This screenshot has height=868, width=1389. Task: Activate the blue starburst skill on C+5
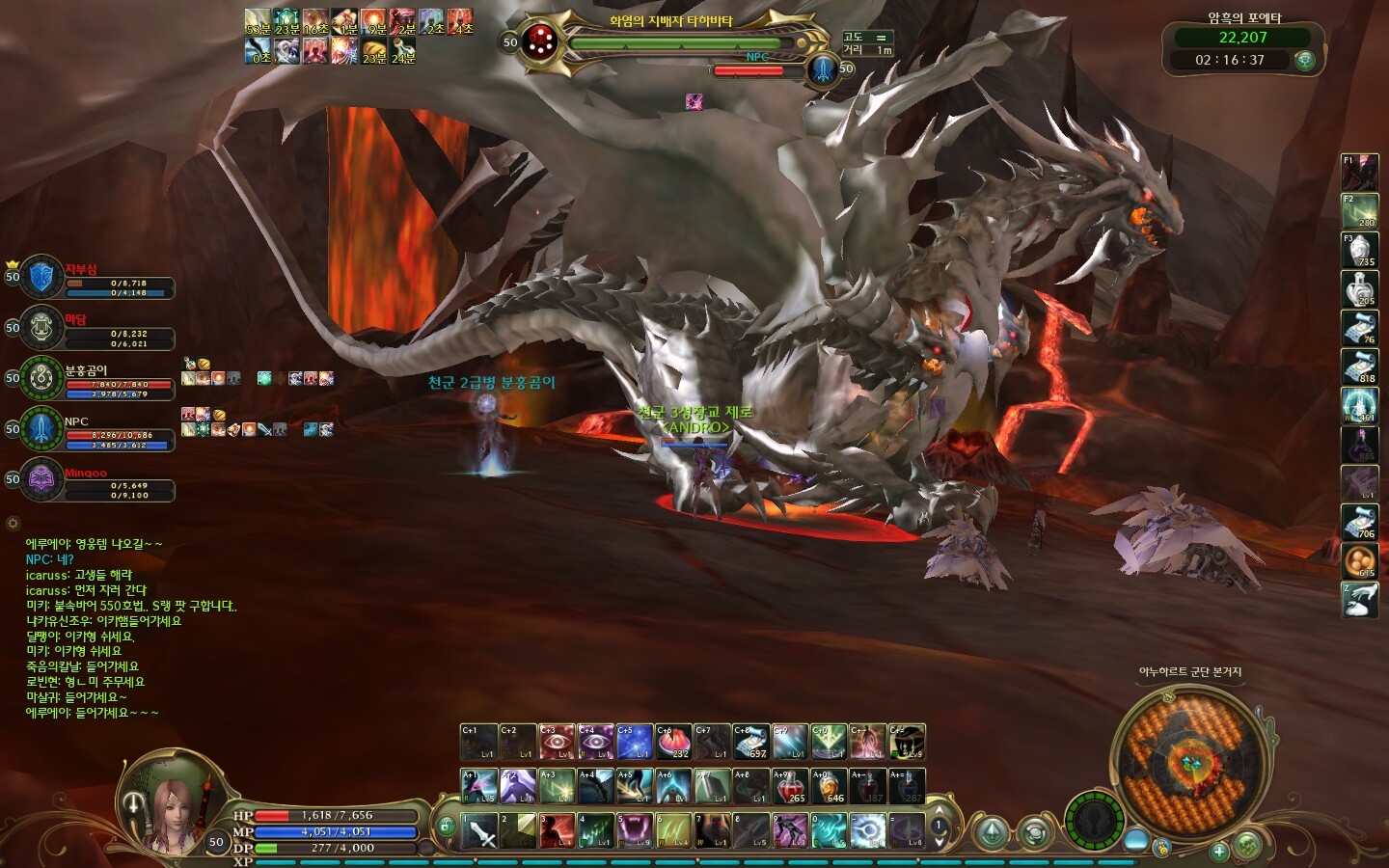tap(634, 742)
